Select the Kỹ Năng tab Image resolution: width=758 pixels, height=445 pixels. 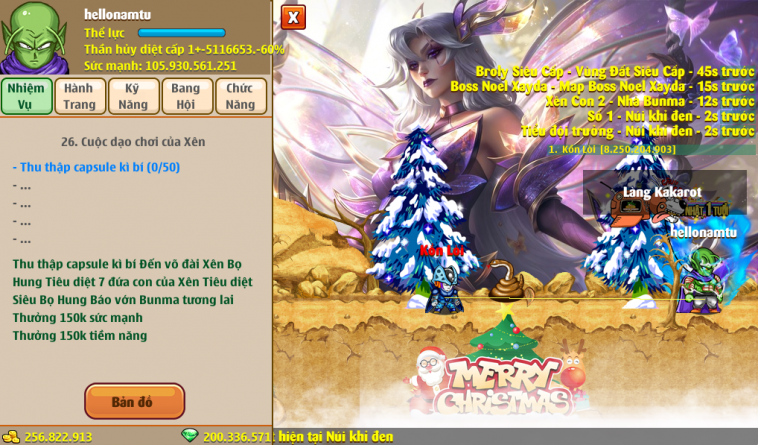click(134, 96)
